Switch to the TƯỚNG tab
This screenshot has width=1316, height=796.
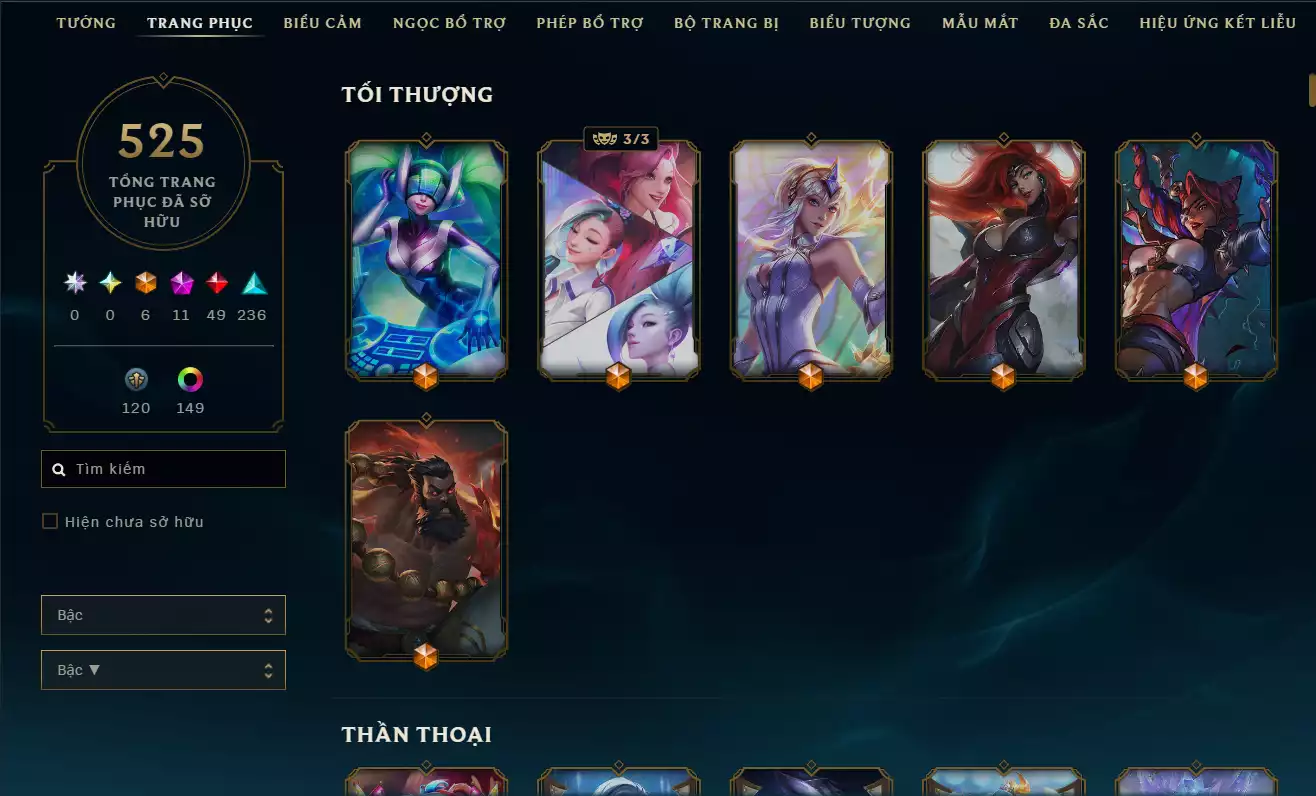coord(86,22)
